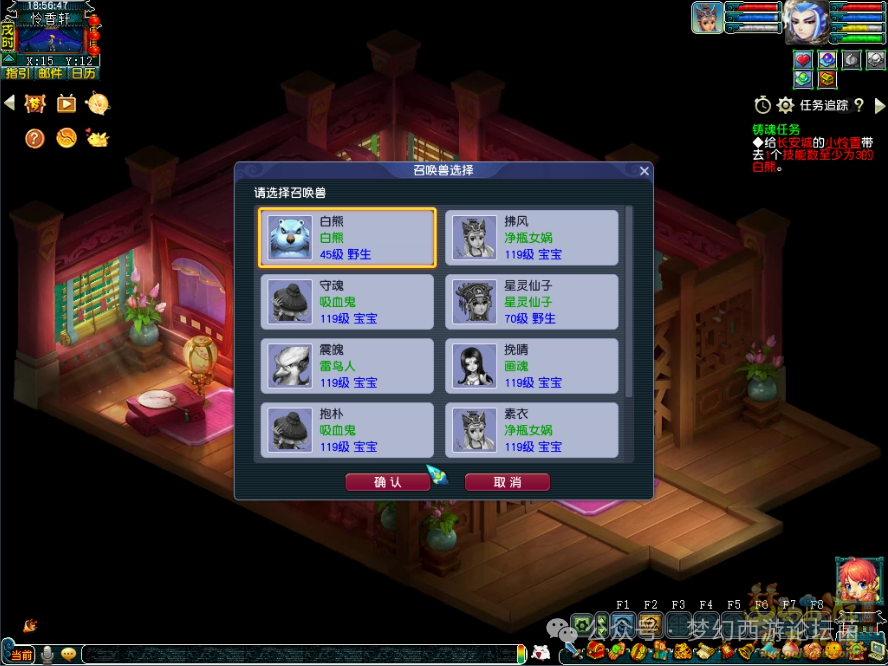The height and width of the screenshot is (666, 888).
Task: Select the pet named 抱朴
Action: 347,430
